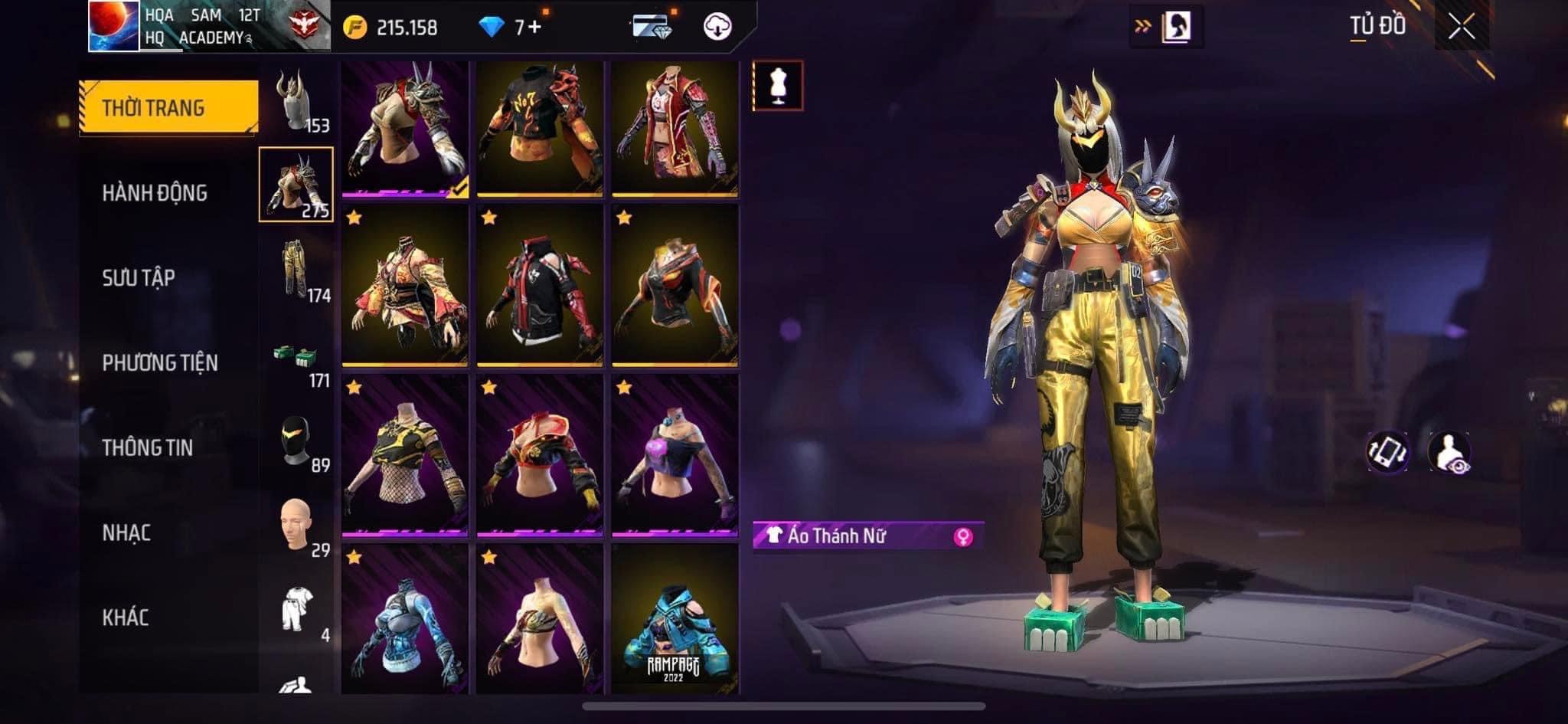
Task: Switch to Sưu Tập category
Action: coord(139,278)
